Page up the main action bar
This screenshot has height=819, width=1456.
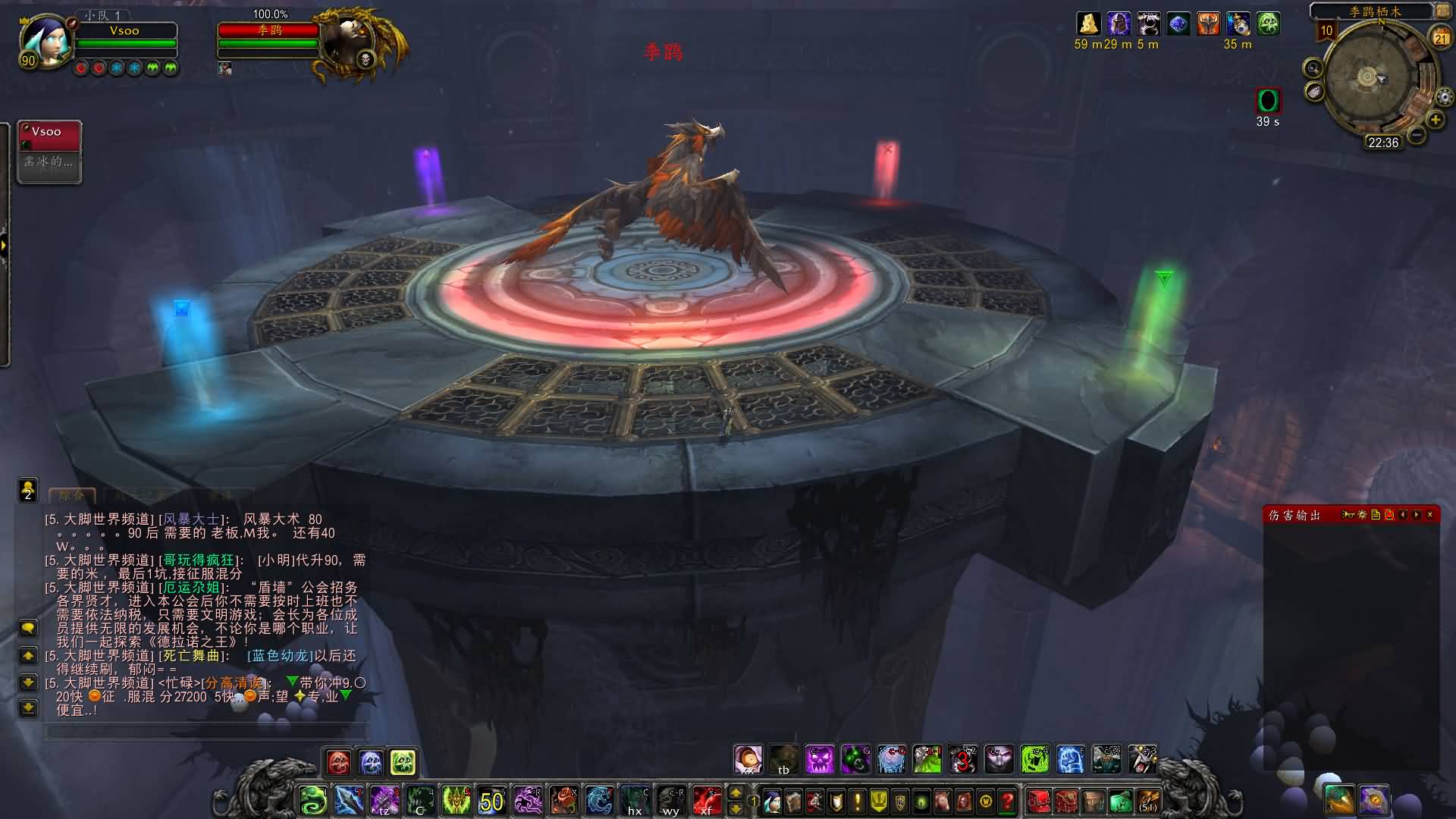click(x=736, y=793)
